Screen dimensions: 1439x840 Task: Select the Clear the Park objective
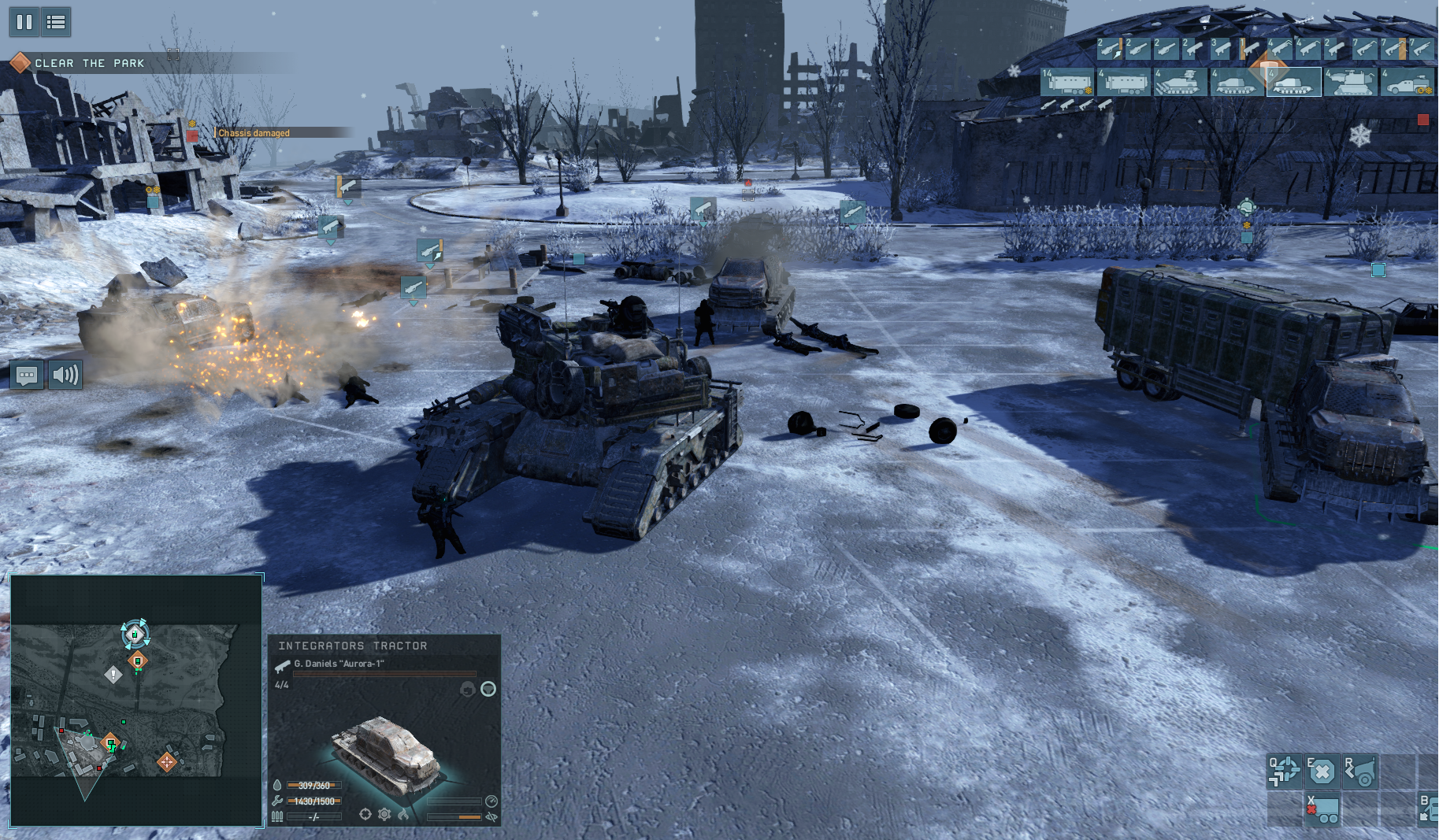point(89,63)
